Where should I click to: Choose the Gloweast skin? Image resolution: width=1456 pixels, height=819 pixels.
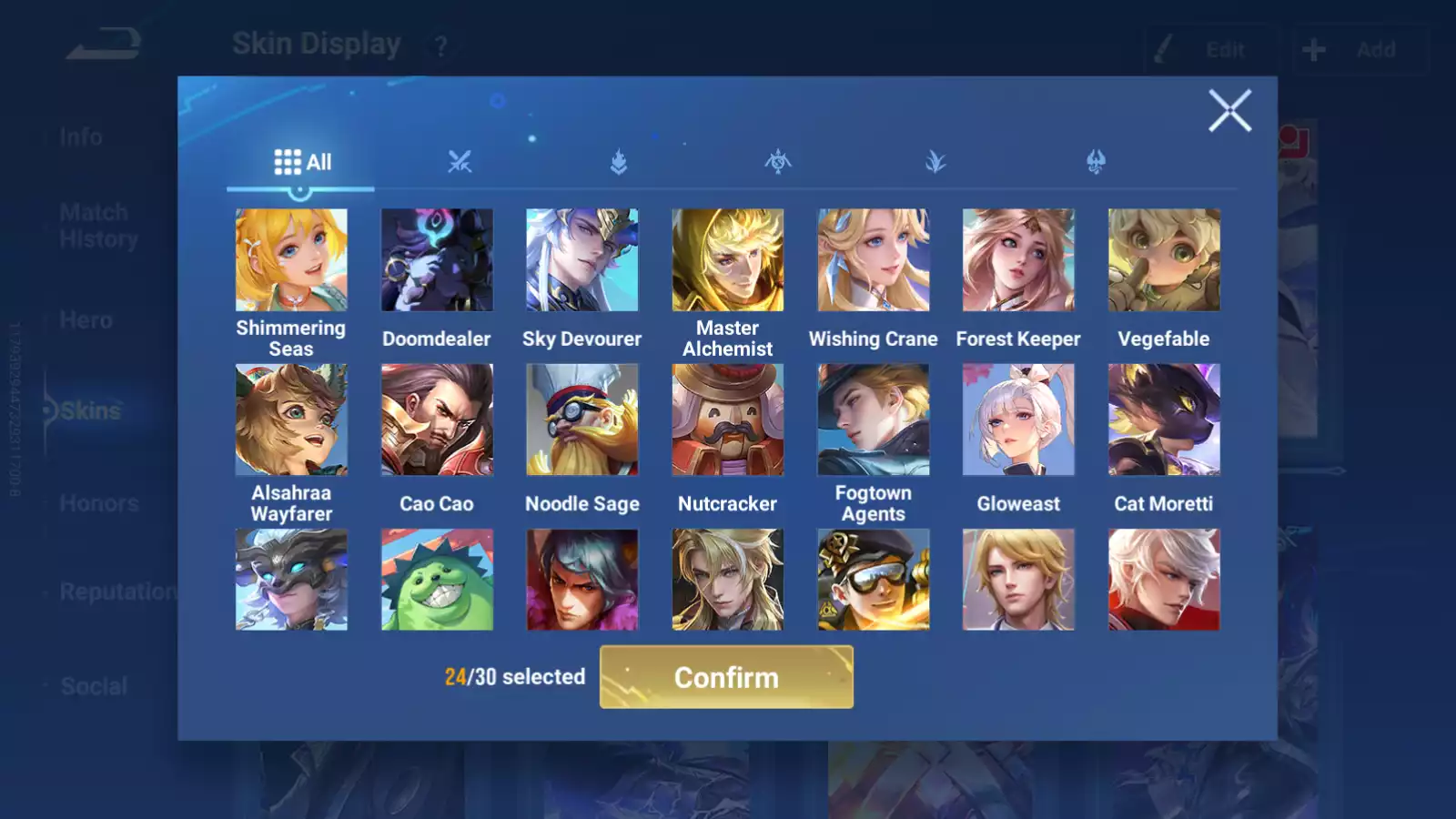1018,420
